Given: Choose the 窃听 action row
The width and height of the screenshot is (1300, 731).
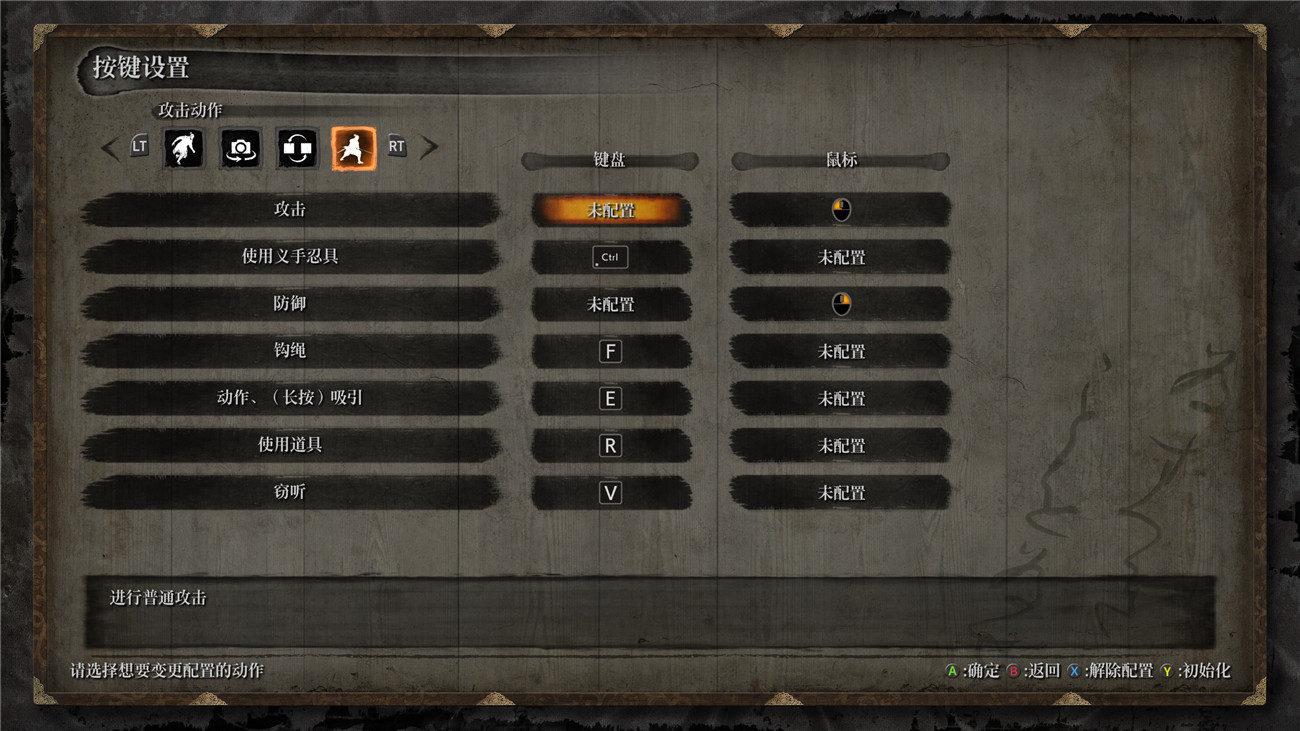Looking at the screenshot, I should coord(290,492).
